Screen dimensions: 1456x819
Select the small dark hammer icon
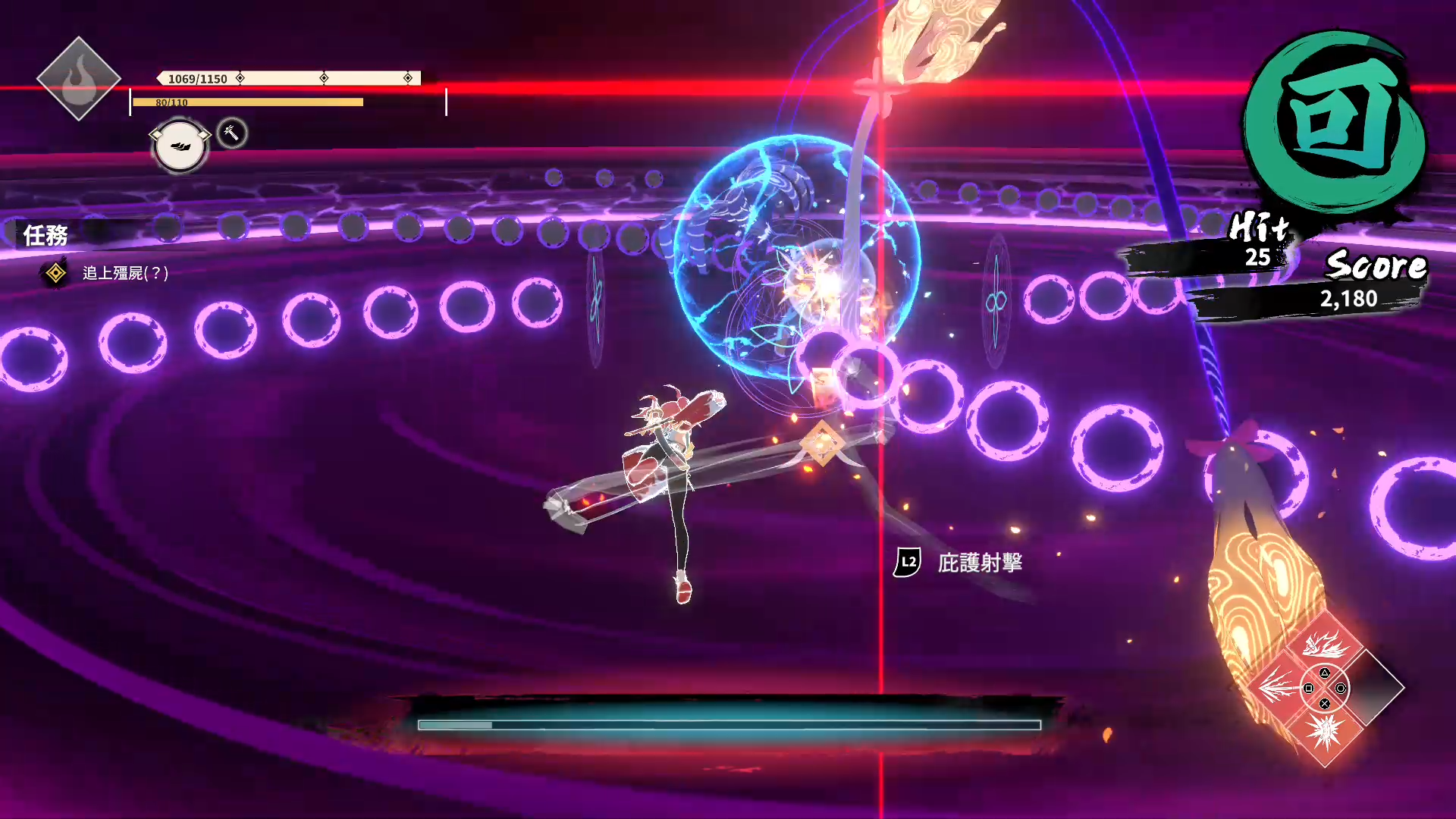pos(231,133)
